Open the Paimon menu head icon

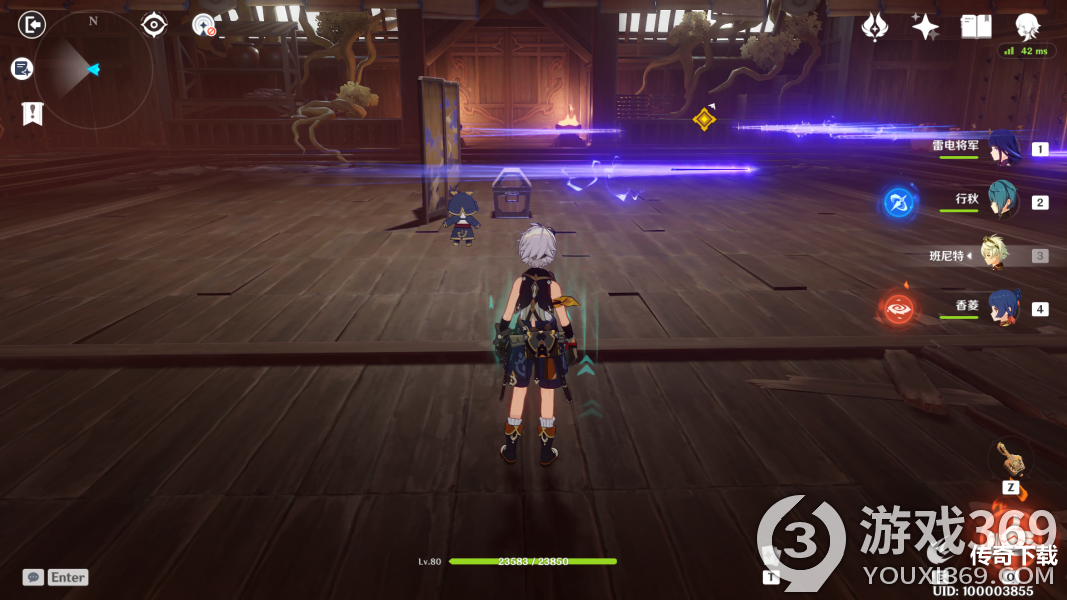[x=1027, y=27]
